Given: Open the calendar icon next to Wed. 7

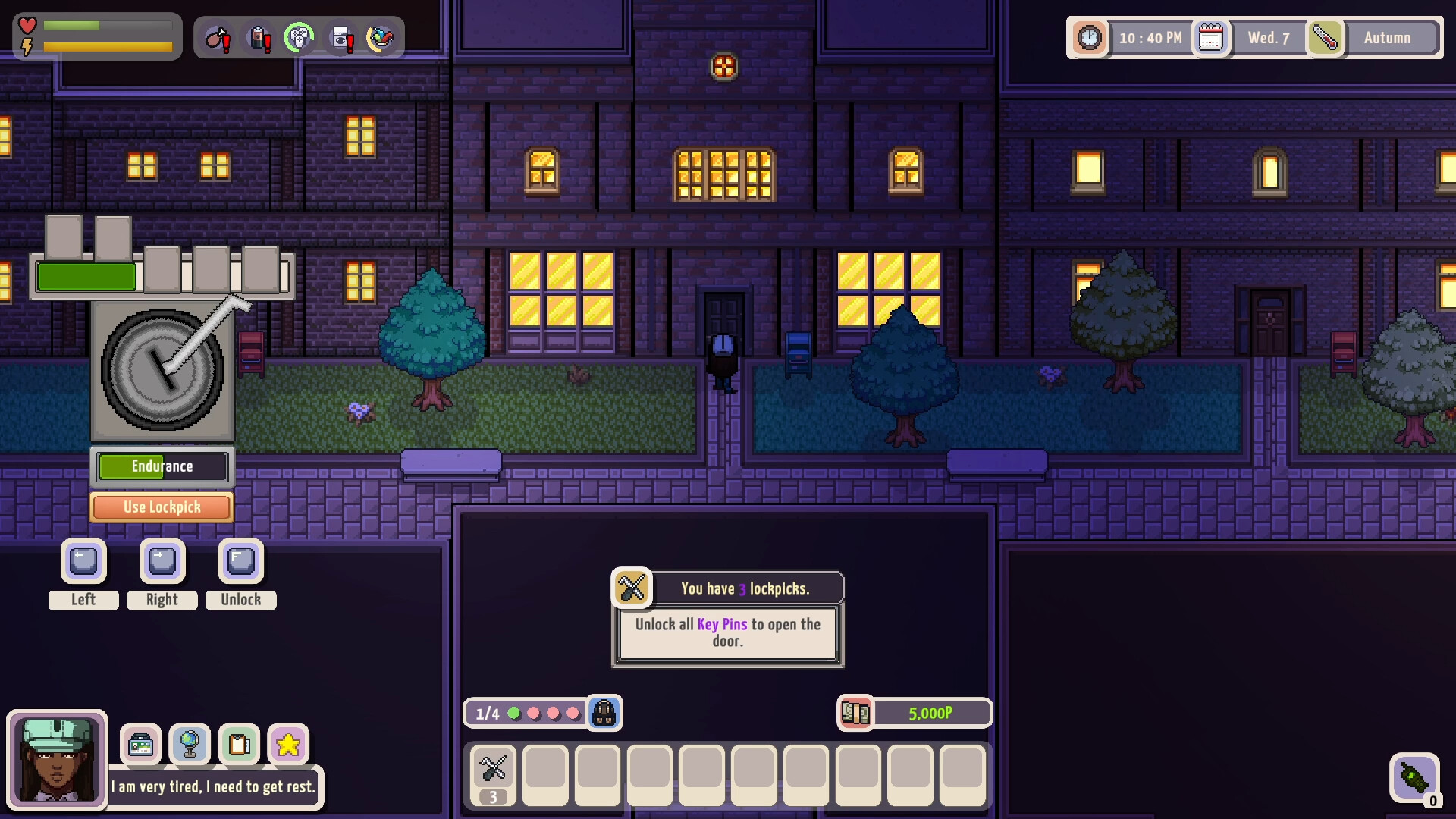Looking at the screenshot, I should pos(1211,36).
